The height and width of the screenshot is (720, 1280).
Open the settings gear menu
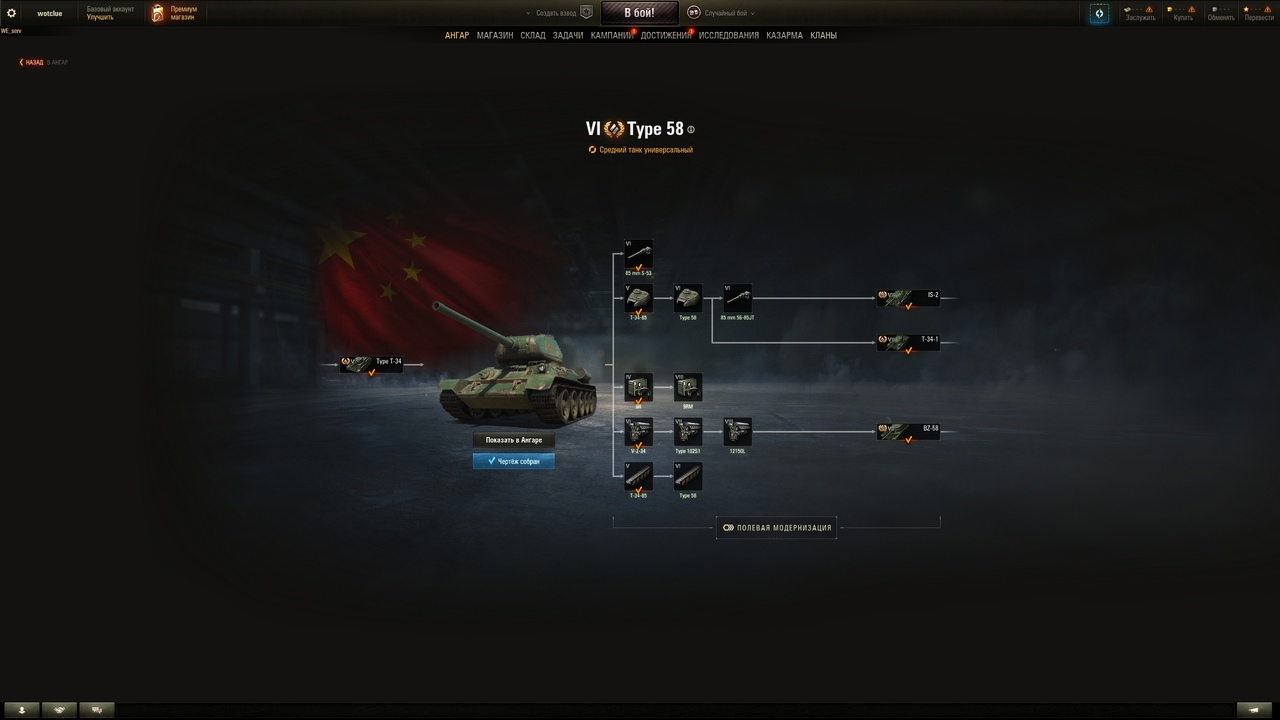pos(12,13)
